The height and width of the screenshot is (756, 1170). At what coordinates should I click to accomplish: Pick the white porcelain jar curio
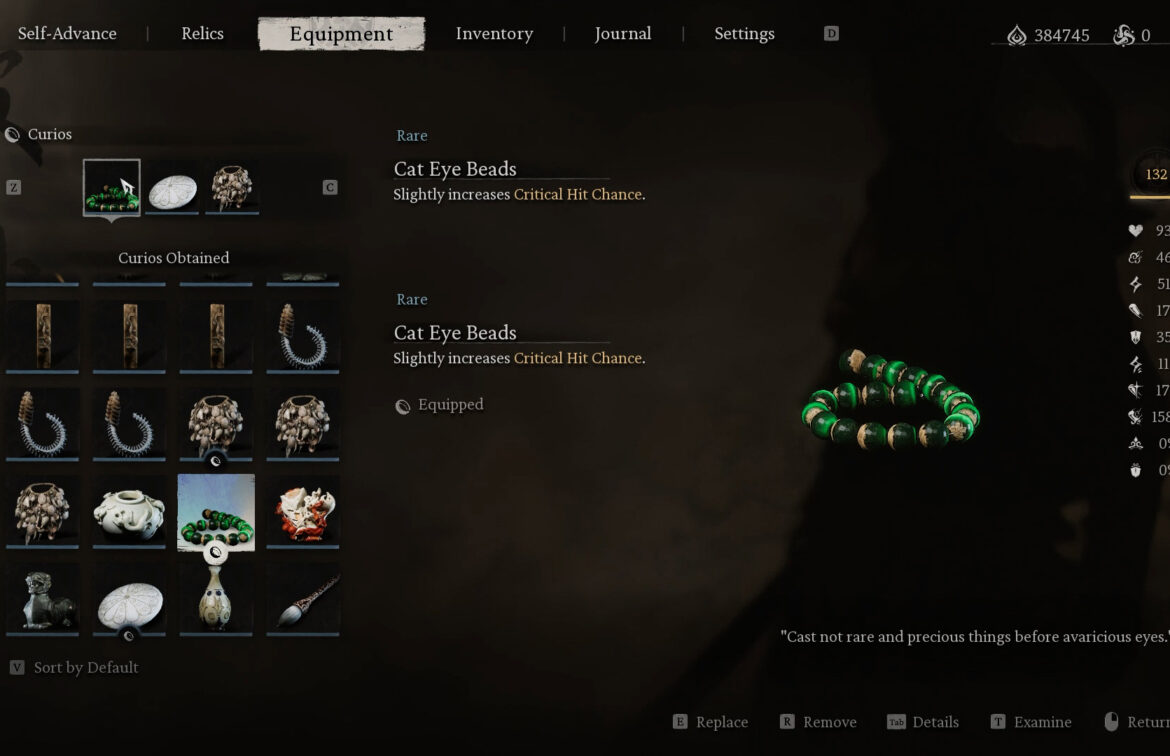pos(129,510)
